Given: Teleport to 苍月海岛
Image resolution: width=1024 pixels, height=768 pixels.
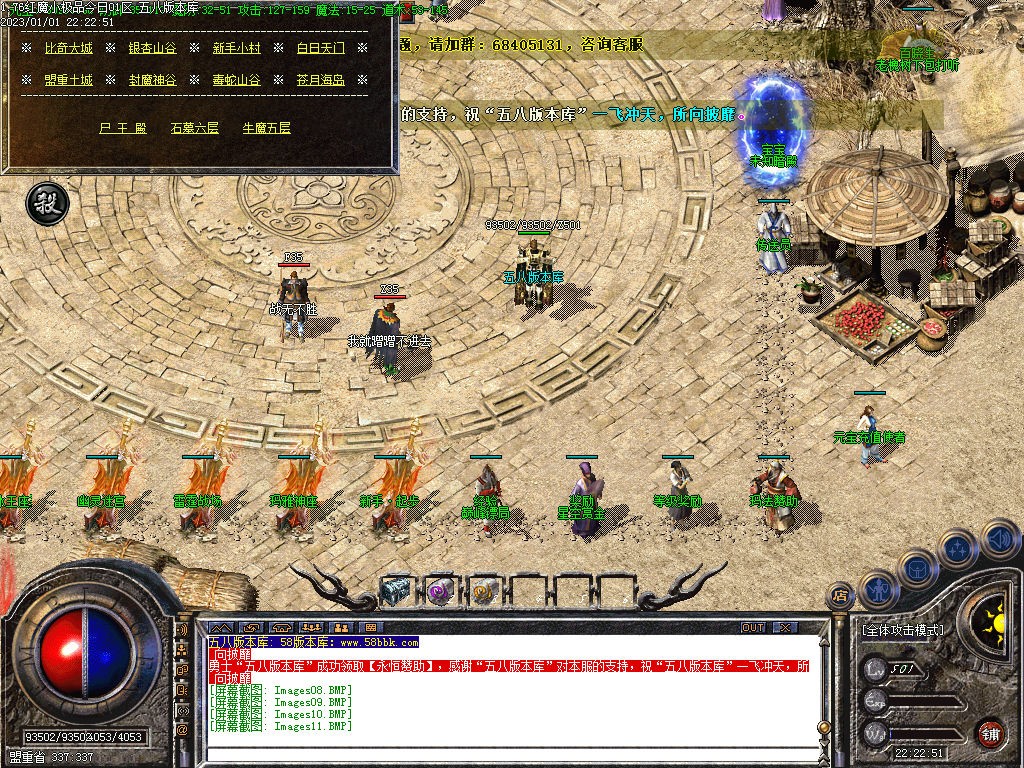Looking at the screenshot, I should [x=320, y=80].
